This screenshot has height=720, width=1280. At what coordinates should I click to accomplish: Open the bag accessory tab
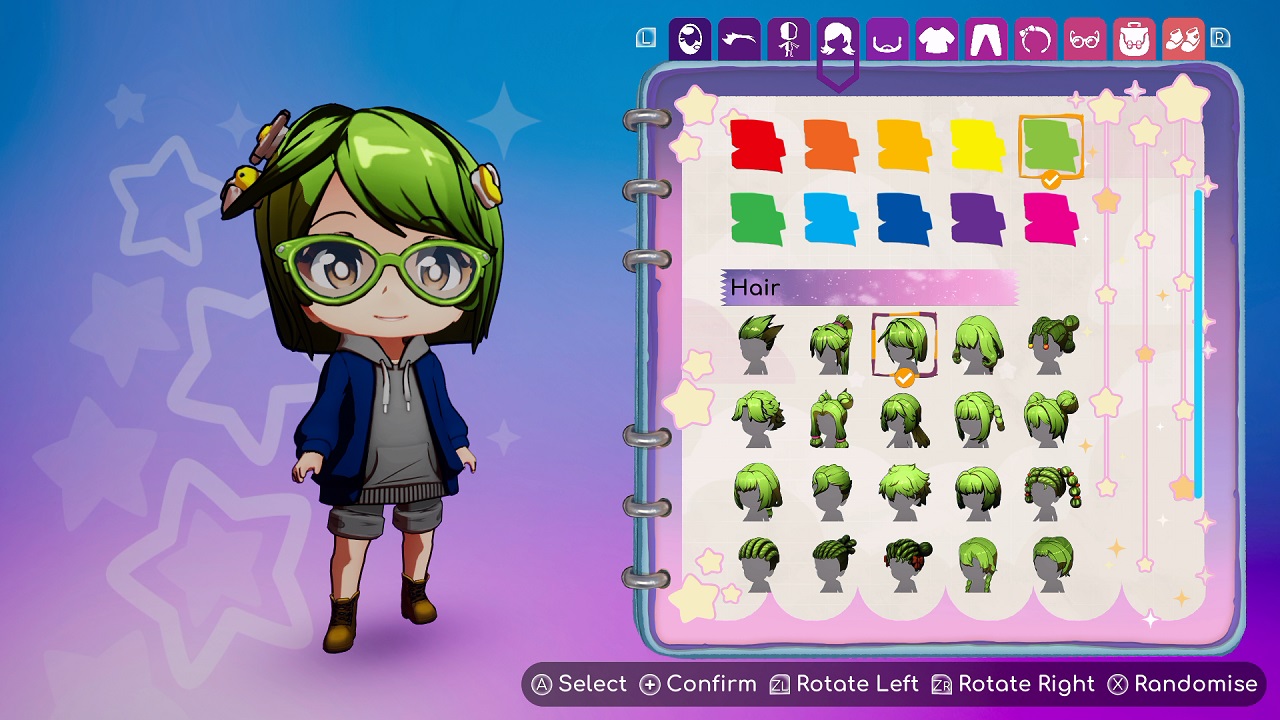tap(1133, 40)
